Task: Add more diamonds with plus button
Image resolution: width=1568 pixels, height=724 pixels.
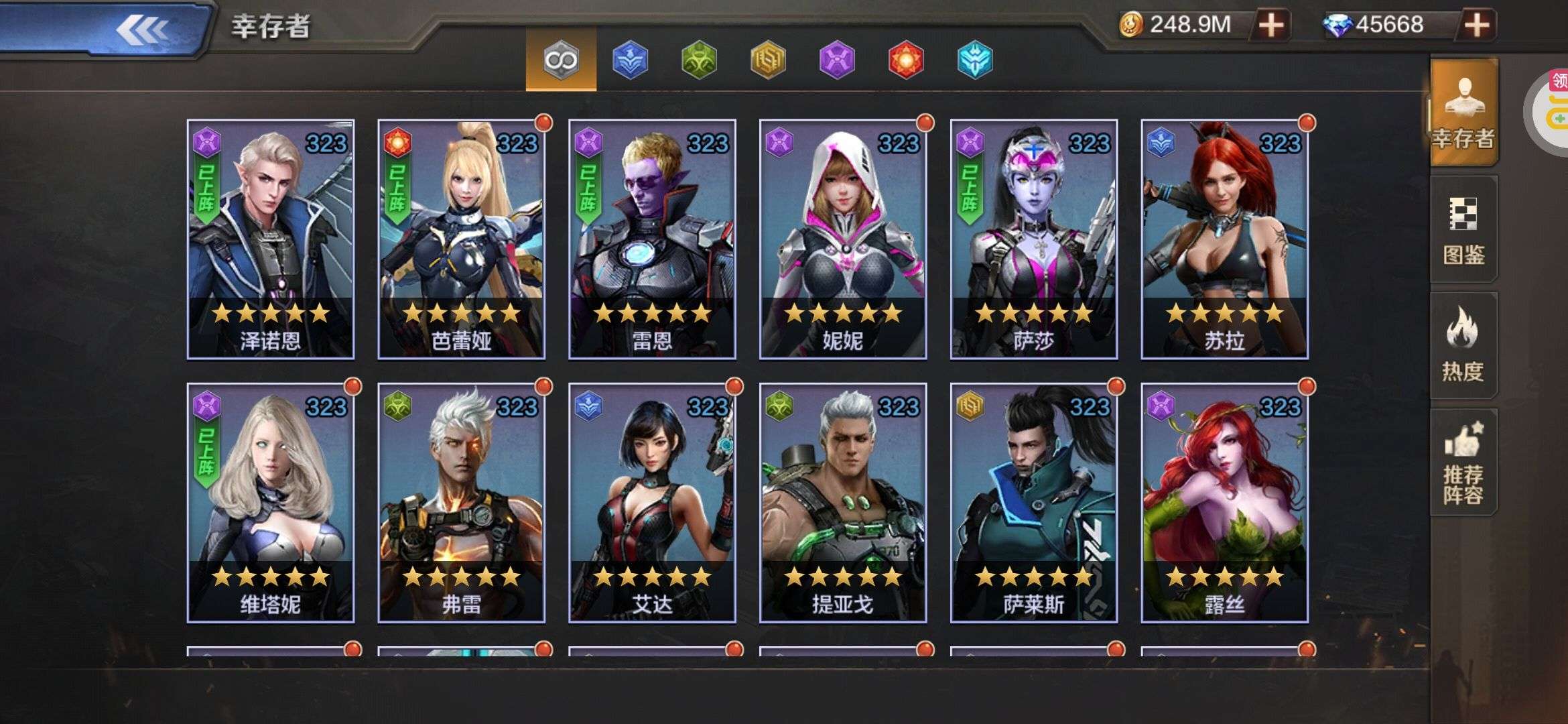Action: coord(1476,25)
